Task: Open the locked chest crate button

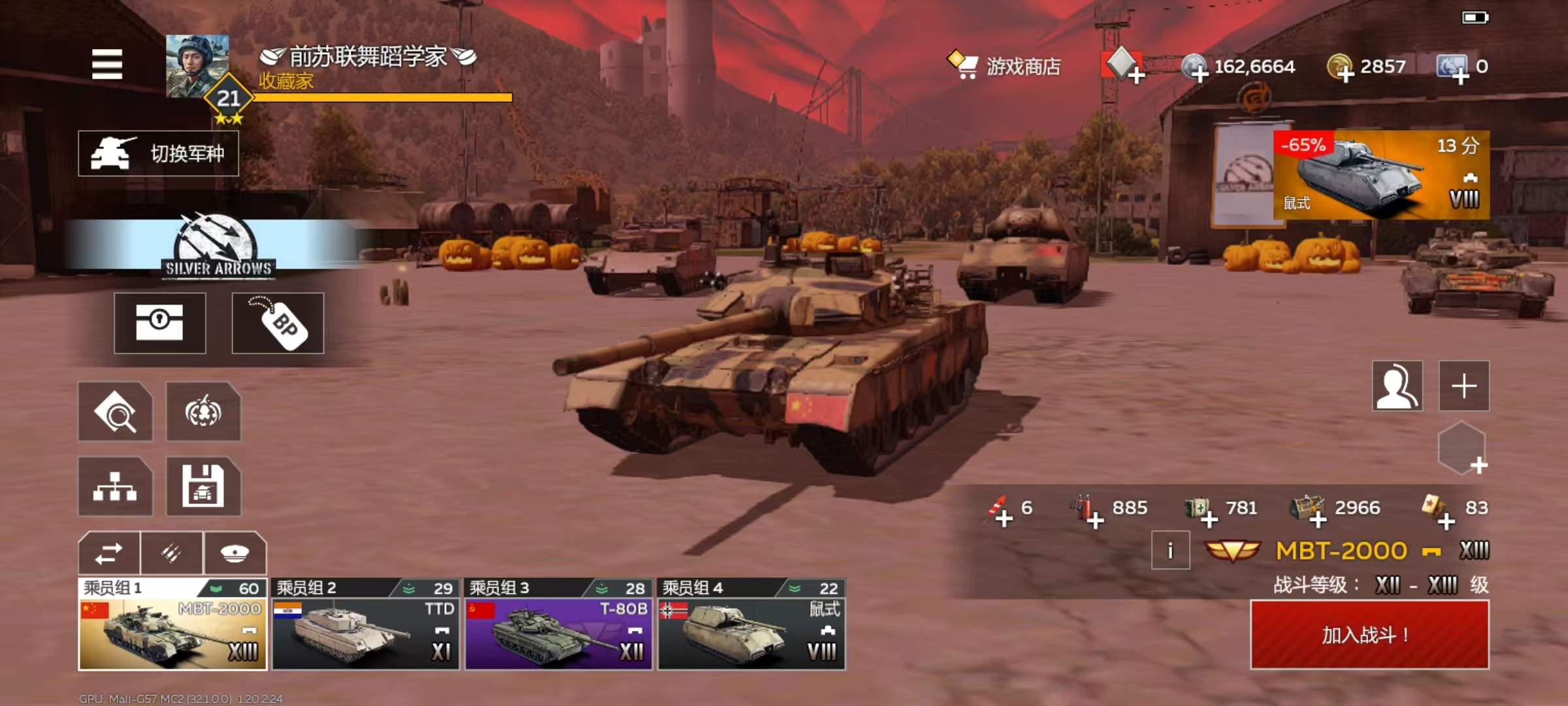Action: coord(160,323)
